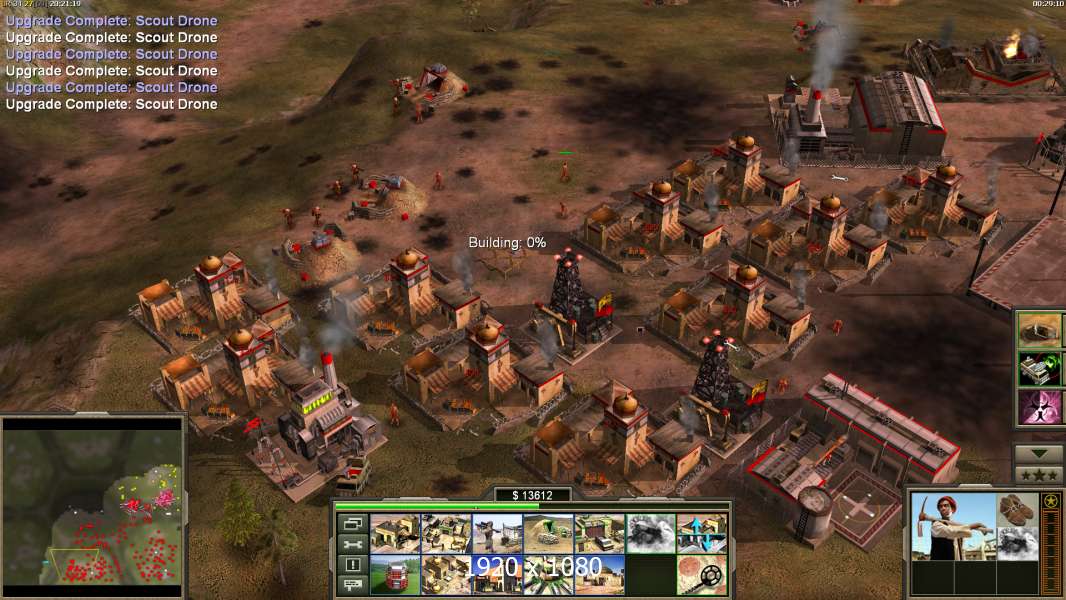Select the red truck build icon
This screenshot has width=1066, height=600.
395,575
